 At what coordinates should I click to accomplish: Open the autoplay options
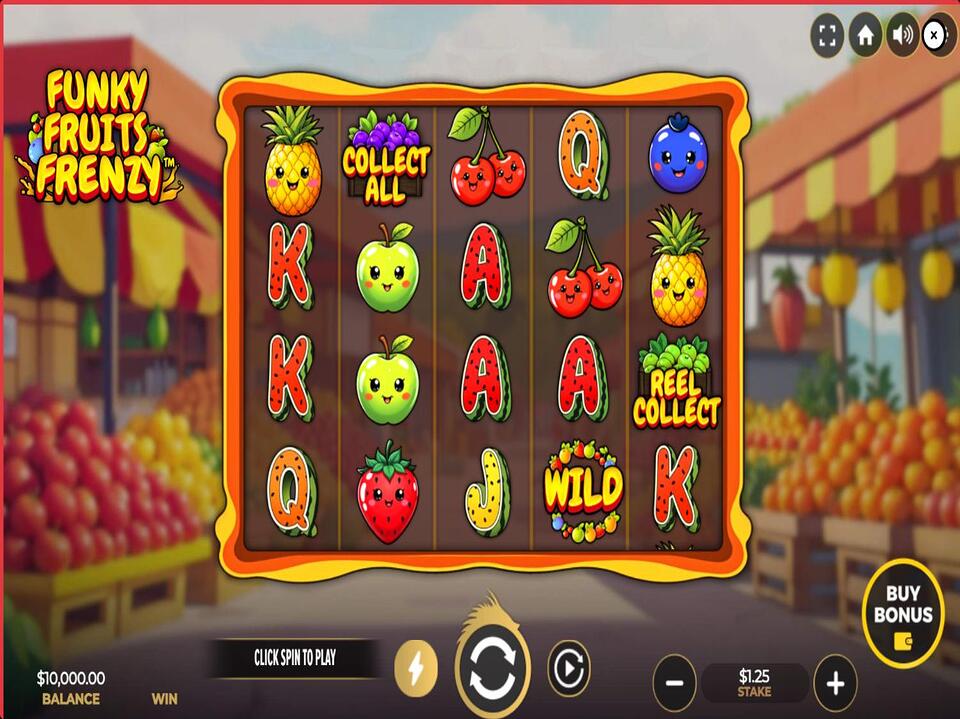point(568,668)
